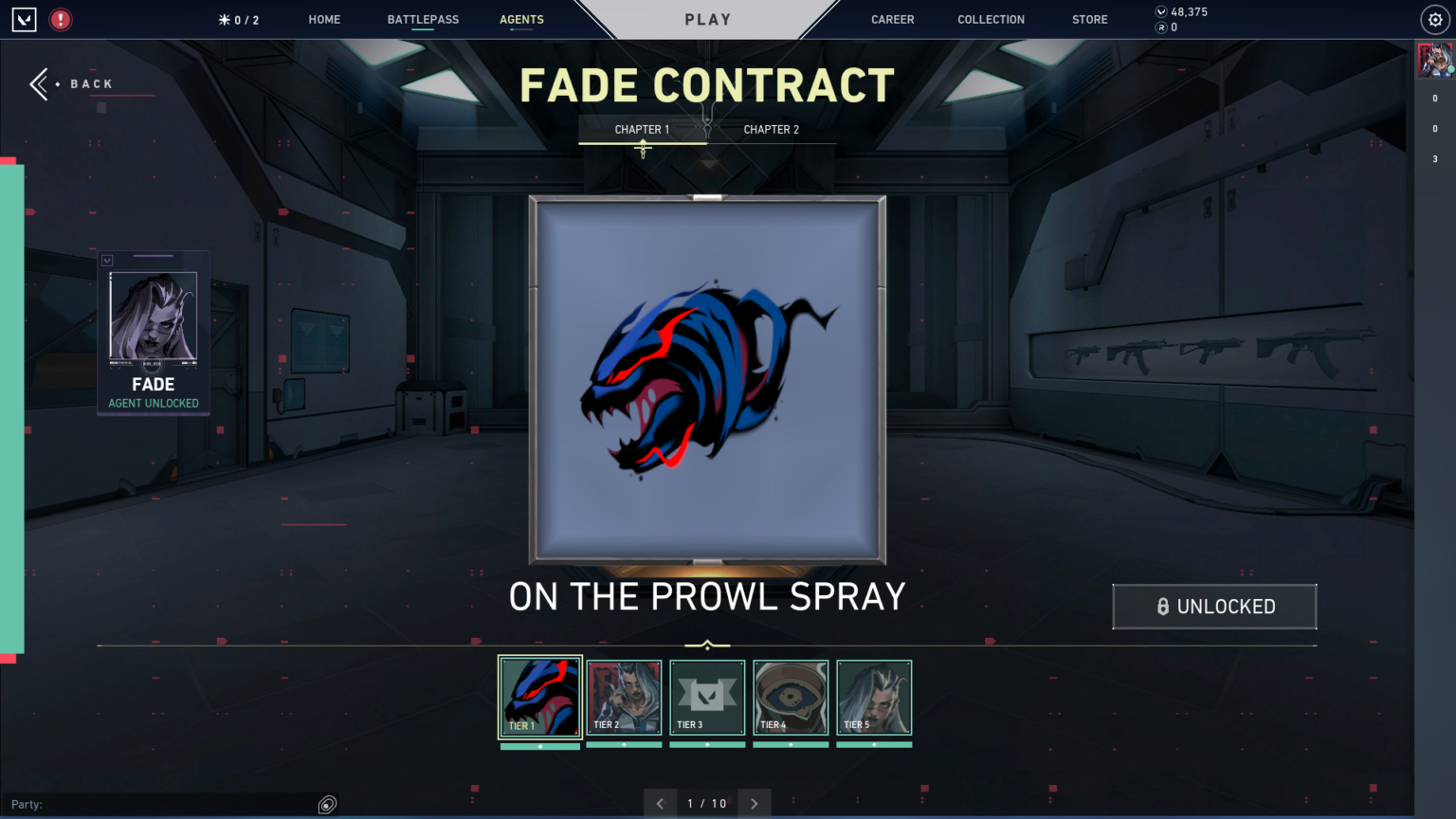Screen dimensions: 1456x819
Task: Advance to next page with right chevron
Action: 754,803
